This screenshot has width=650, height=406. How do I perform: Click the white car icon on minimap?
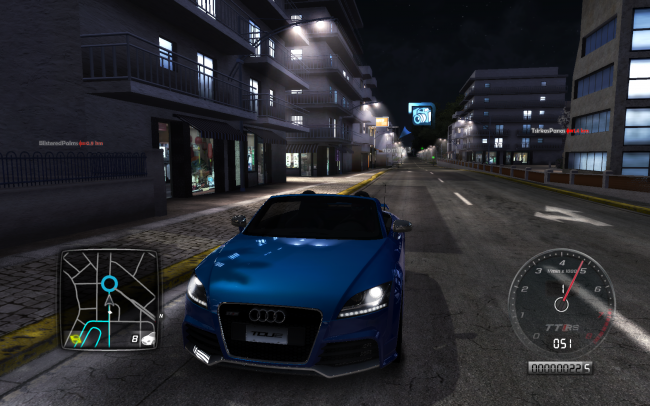point(146,339)
